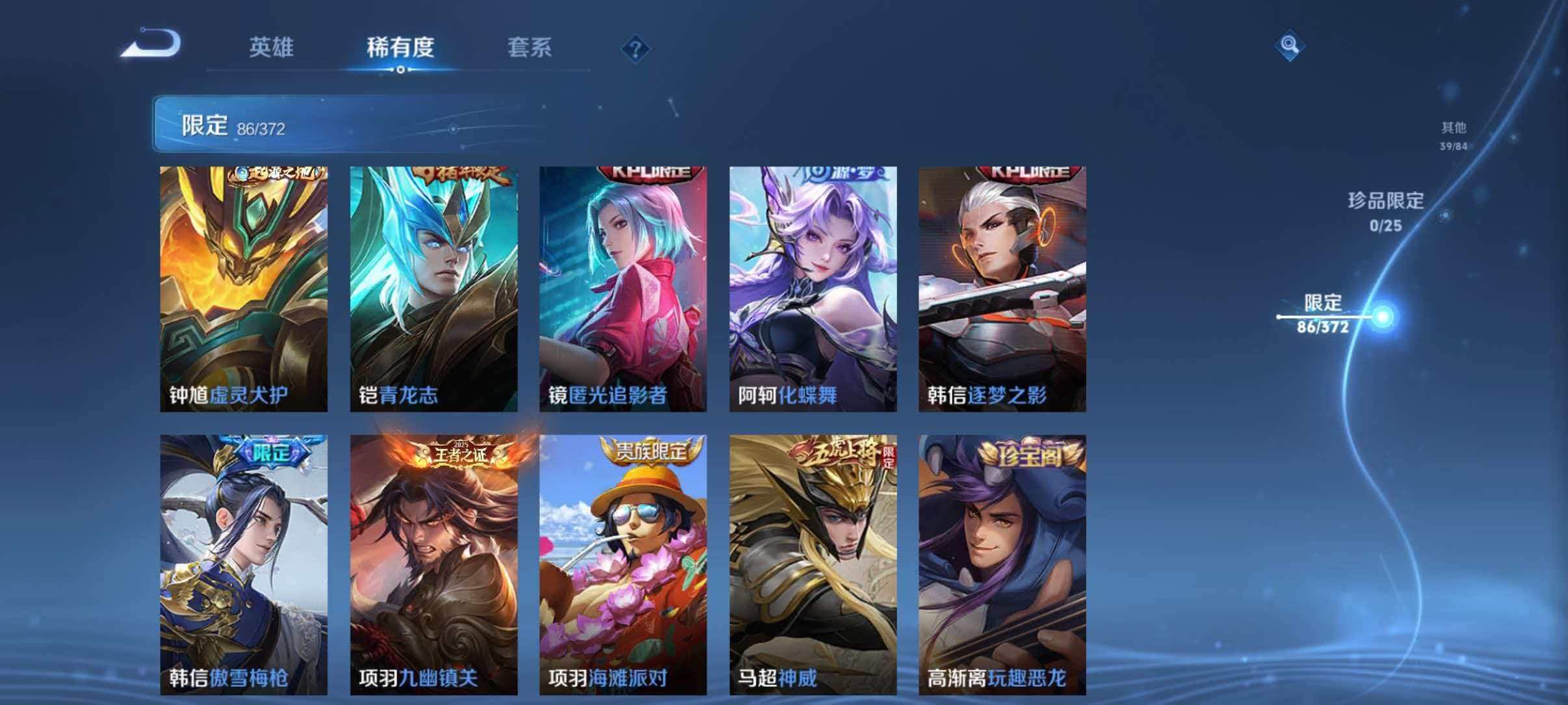Open help via the question mark icon
Viewport: 1568px width, 705px height.
point(636,47)
